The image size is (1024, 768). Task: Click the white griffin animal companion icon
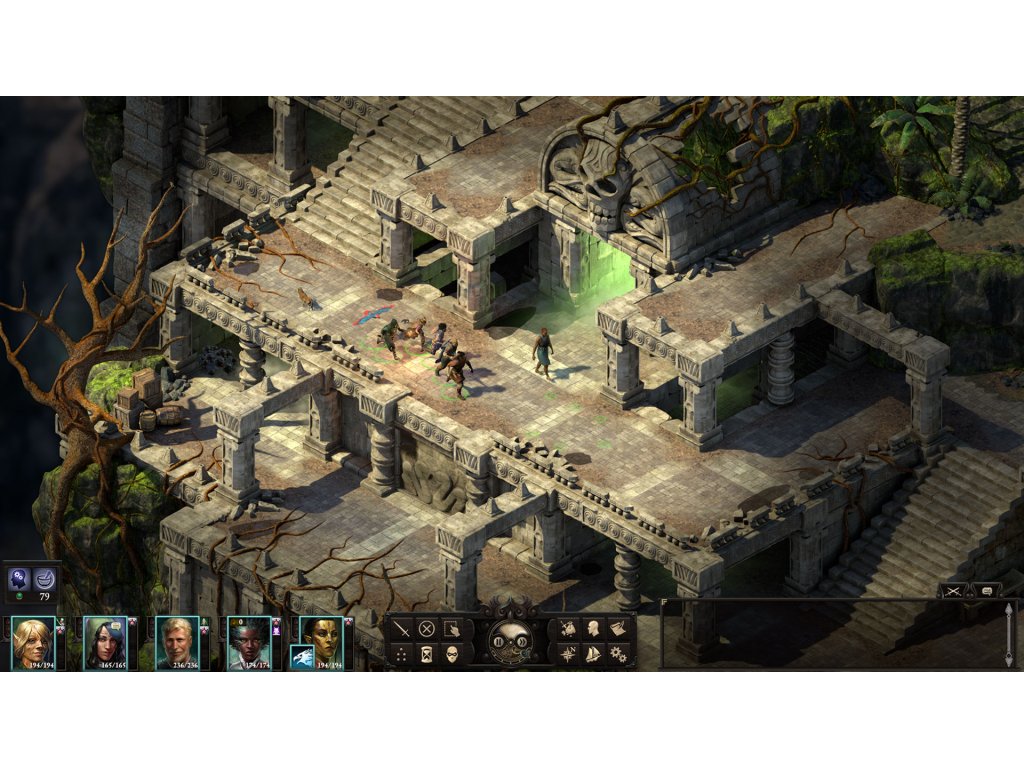(x=302, y=657)
